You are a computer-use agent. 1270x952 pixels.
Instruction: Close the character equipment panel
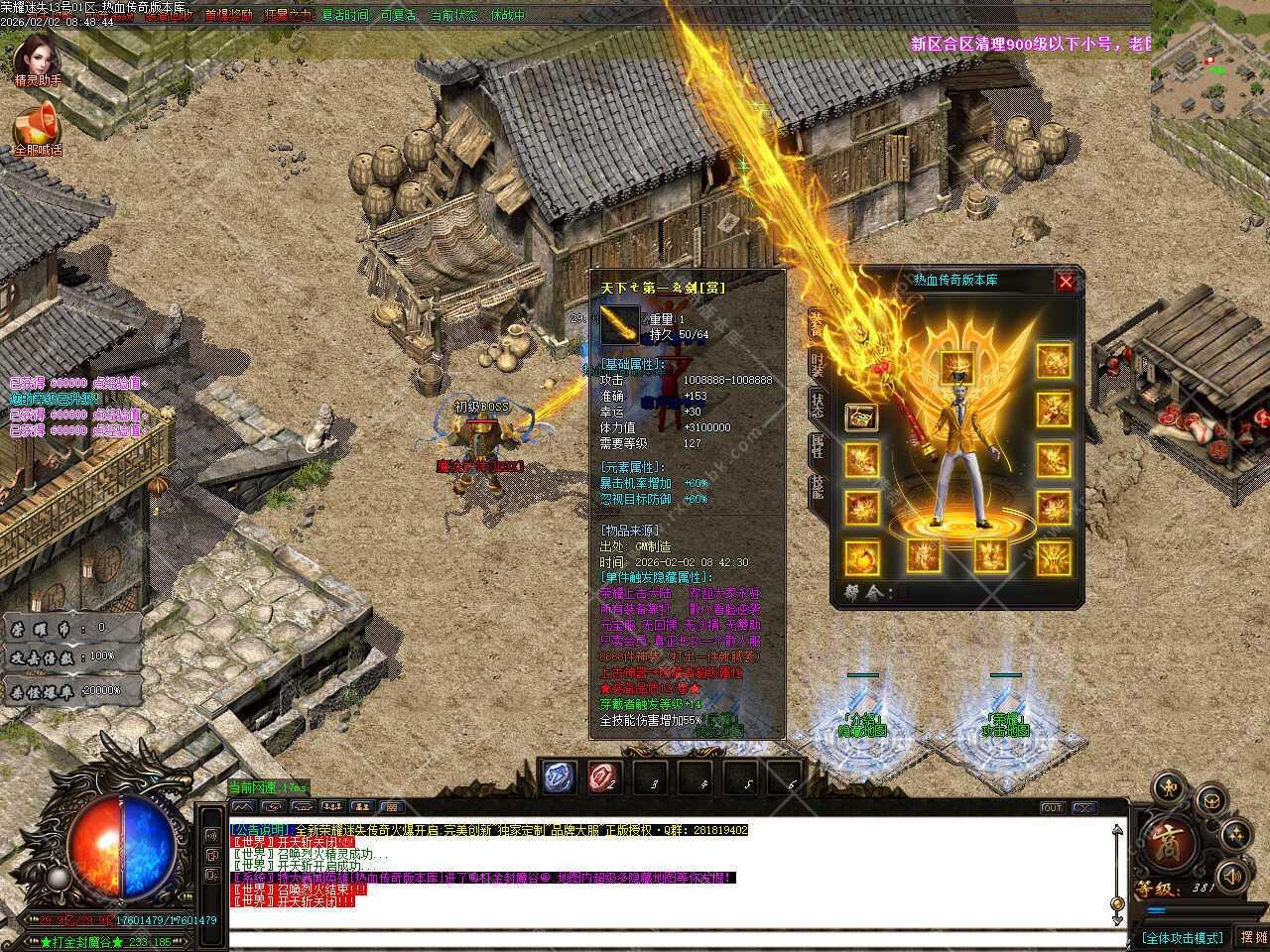(x=1066, y=282)
